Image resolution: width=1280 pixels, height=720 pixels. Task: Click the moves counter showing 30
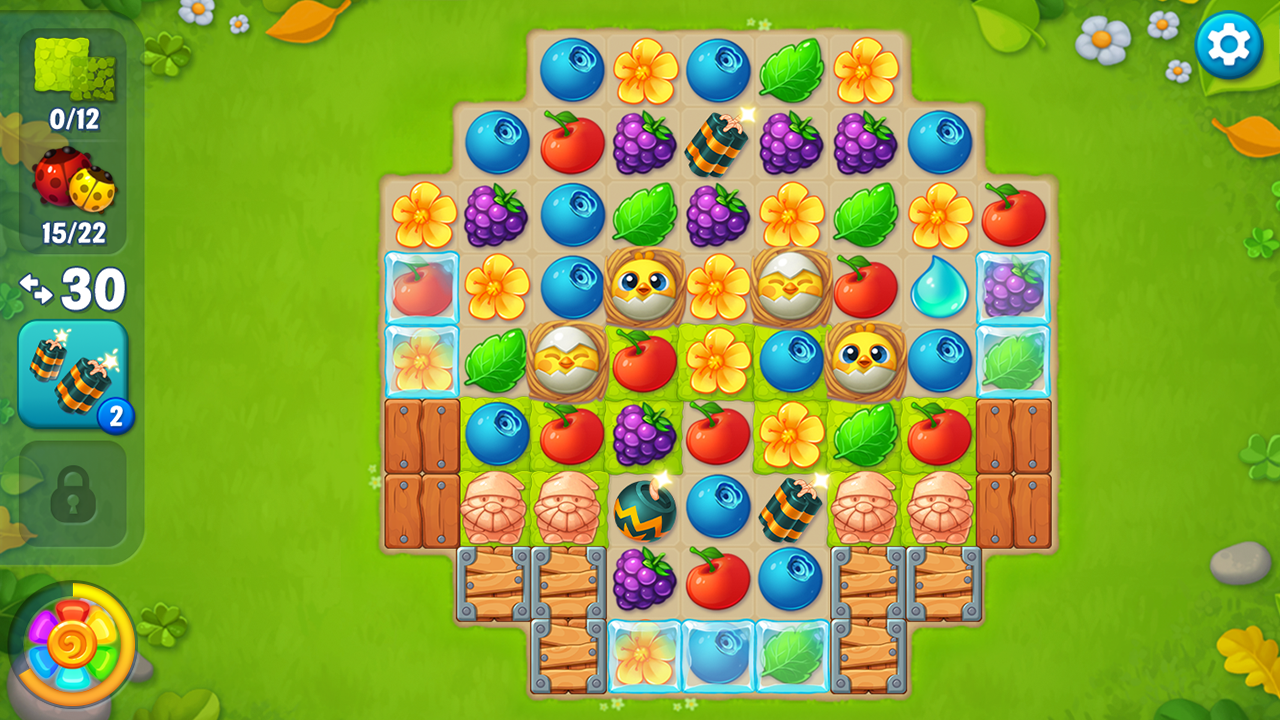tap(82, 288)
